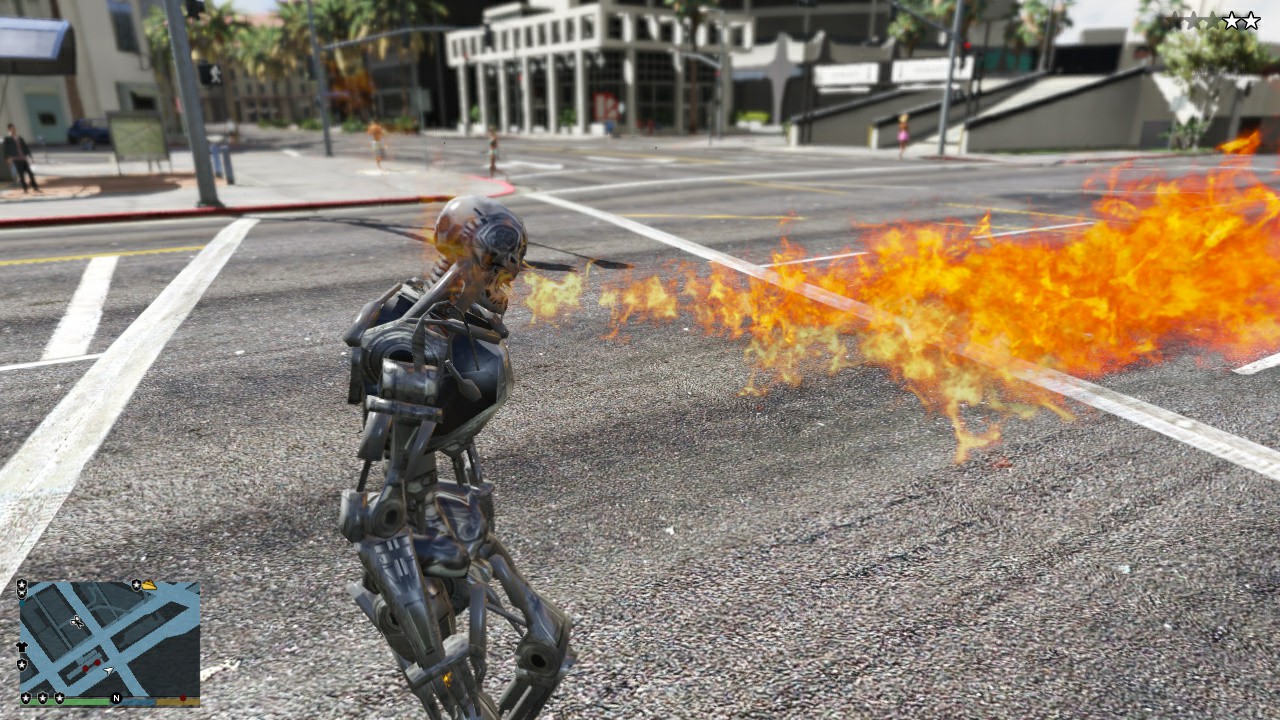Click the white player arrow on minimap

[108, 668]
